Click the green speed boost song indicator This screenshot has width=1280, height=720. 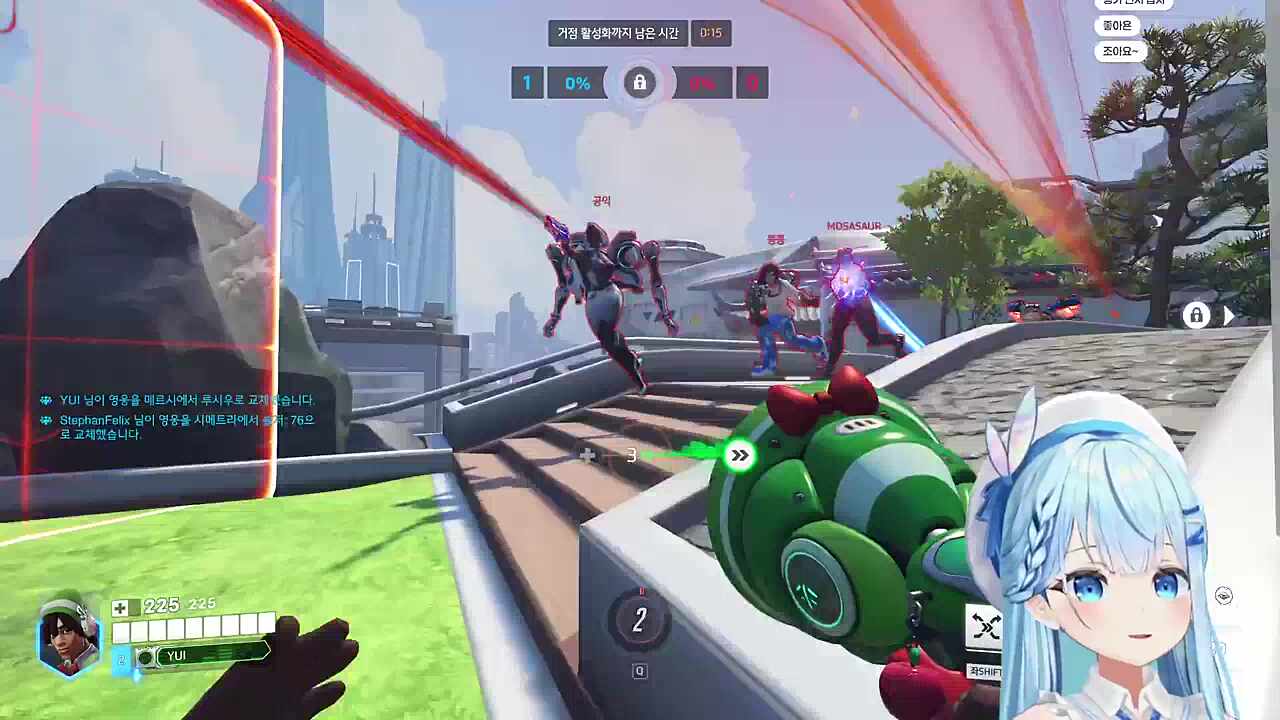pos(739,456)
